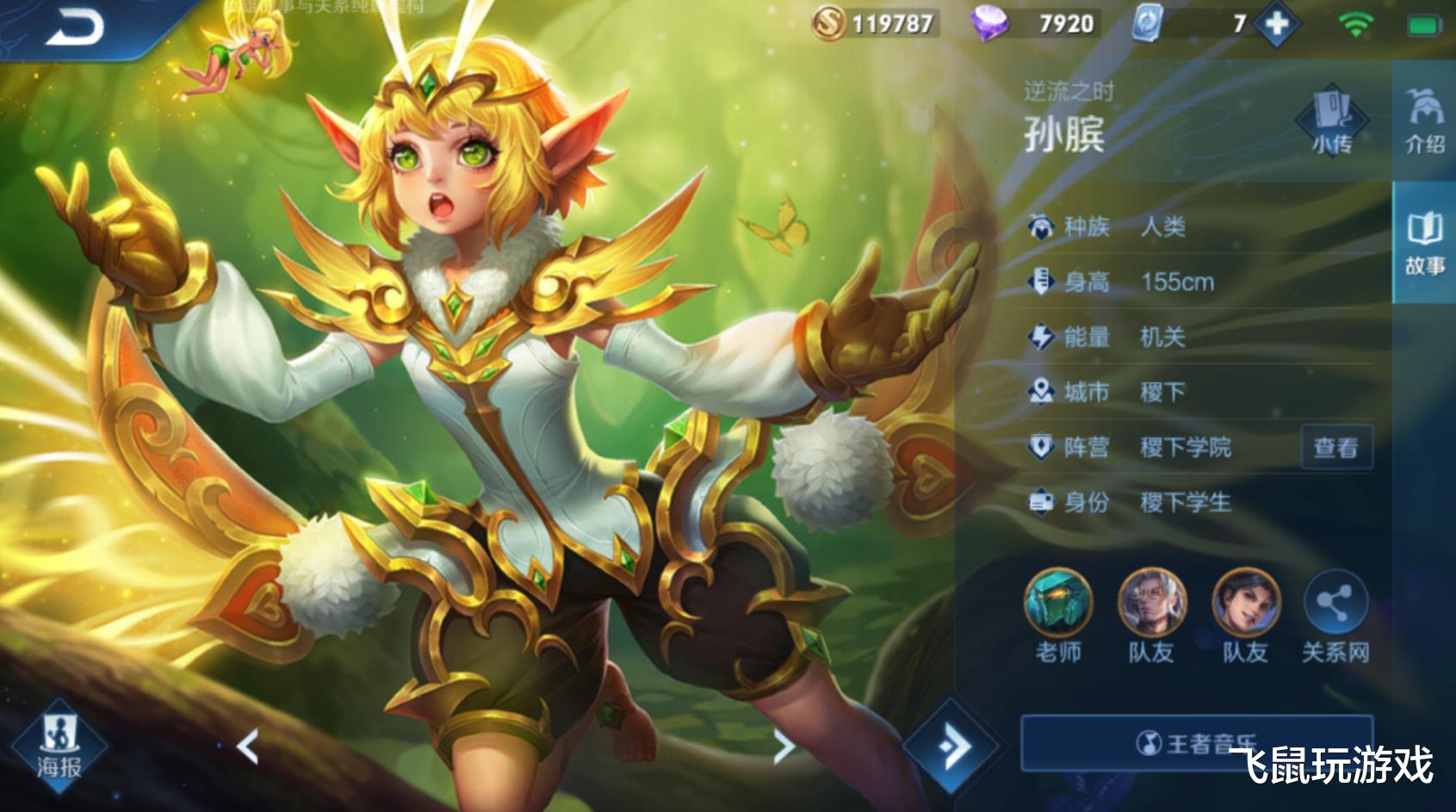Tap 查看 next to 稷下学院

tap(1335, 448)
